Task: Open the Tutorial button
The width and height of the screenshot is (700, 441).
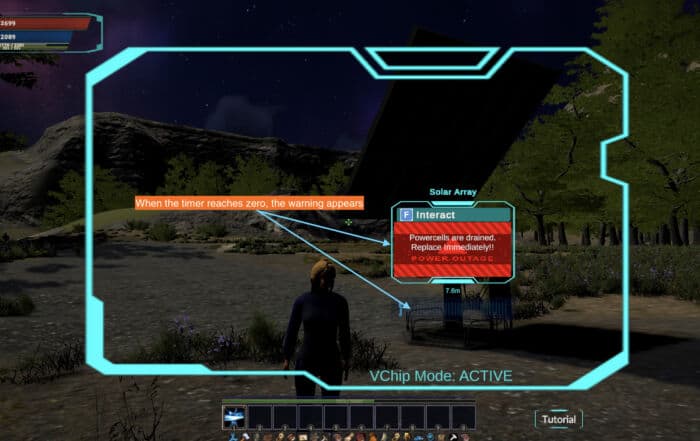Action: [x=558, y=419]
